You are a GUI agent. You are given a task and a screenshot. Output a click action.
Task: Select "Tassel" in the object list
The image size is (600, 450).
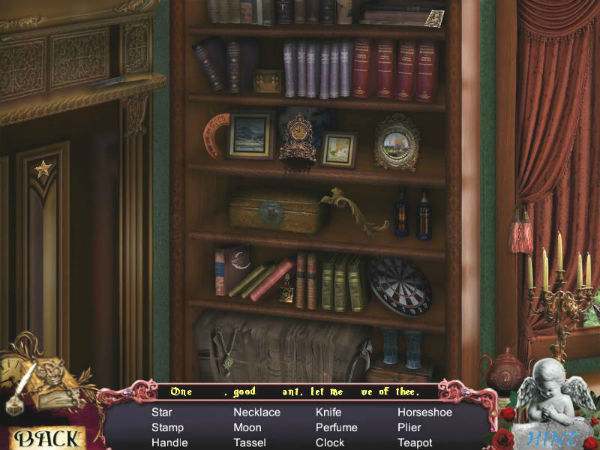pos(249,442)
